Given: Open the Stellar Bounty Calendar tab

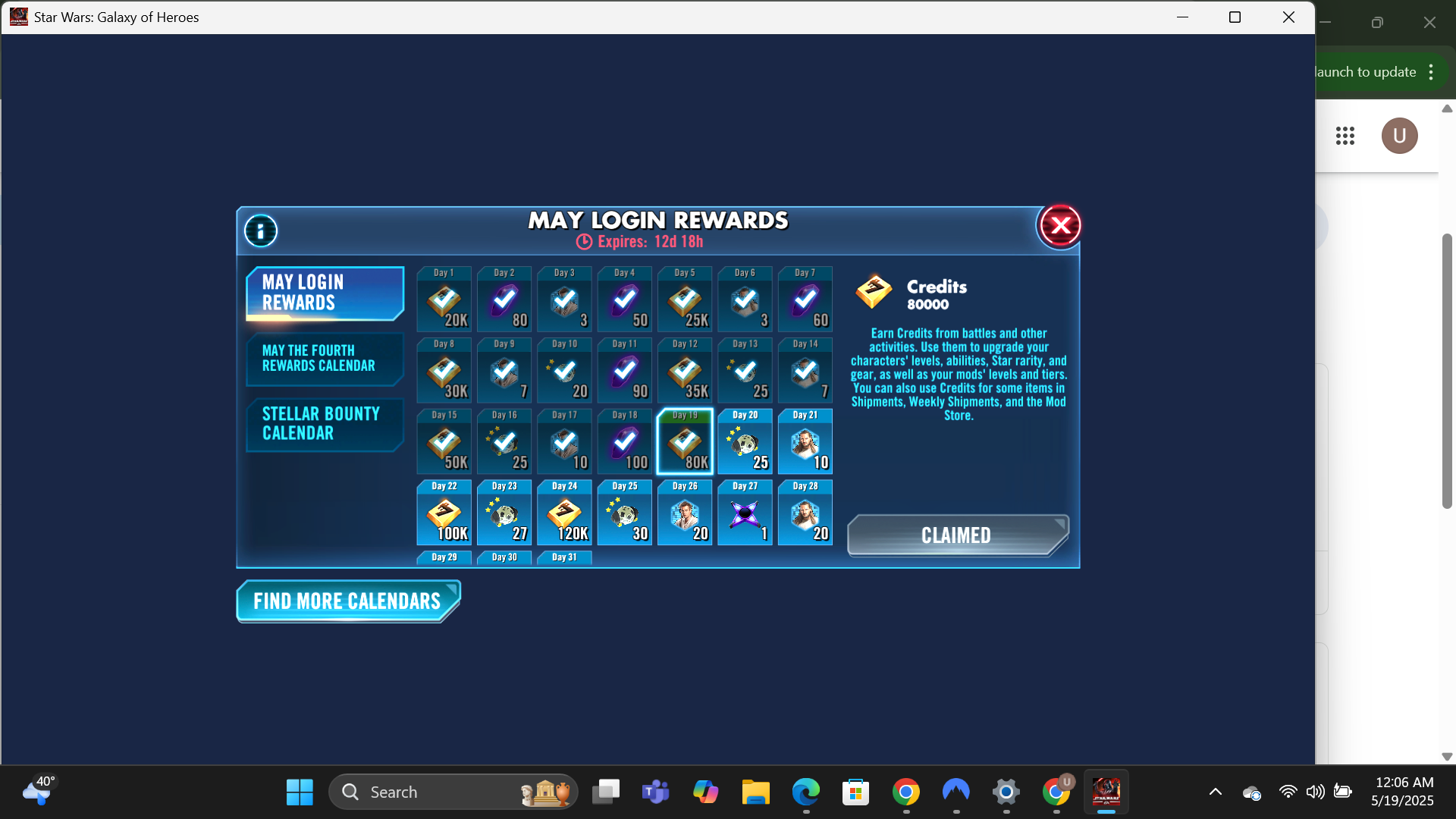Looking at the screenshot, I should click(x=325, y=424).
